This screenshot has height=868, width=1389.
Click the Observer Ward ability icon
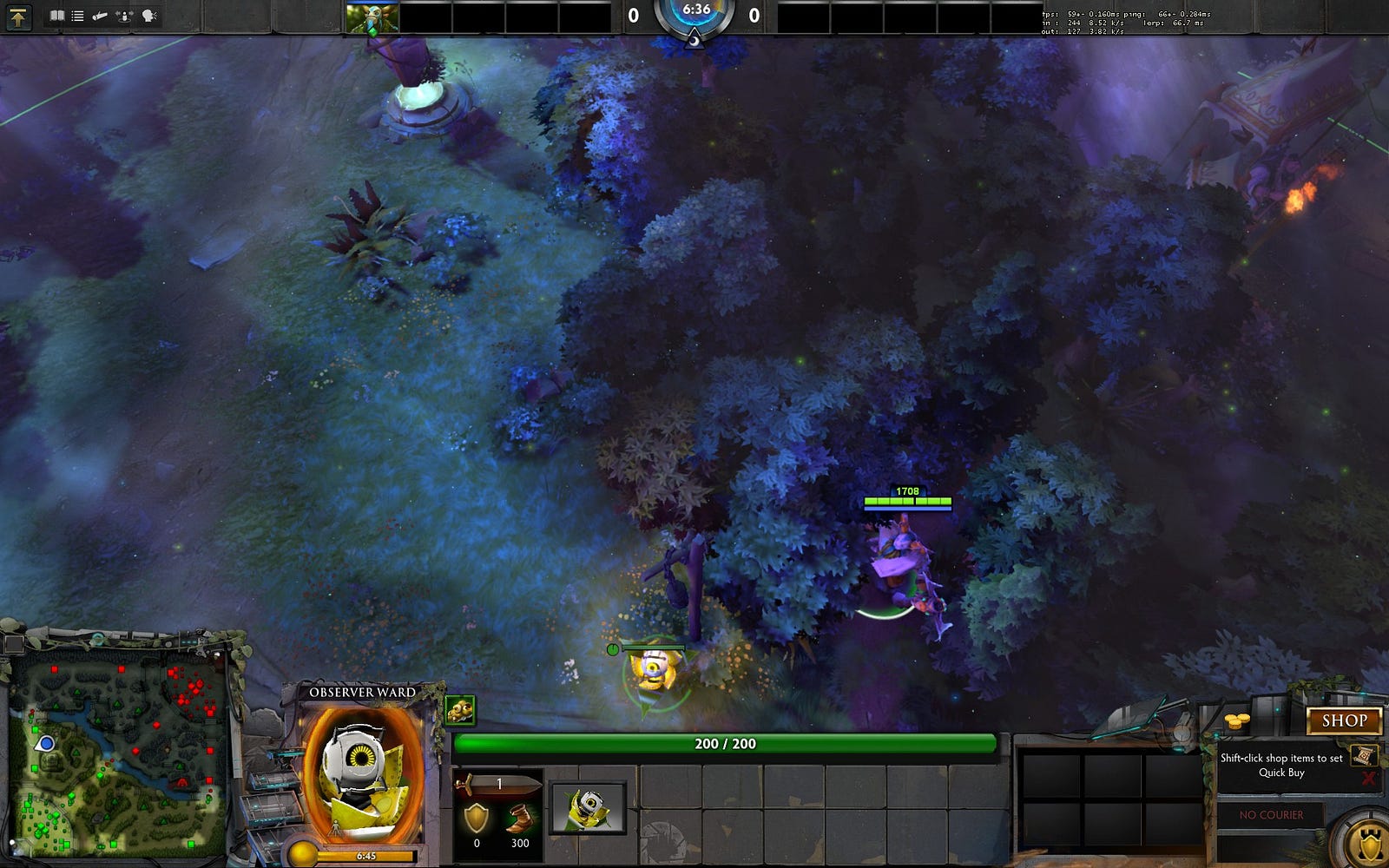[588, 808]
